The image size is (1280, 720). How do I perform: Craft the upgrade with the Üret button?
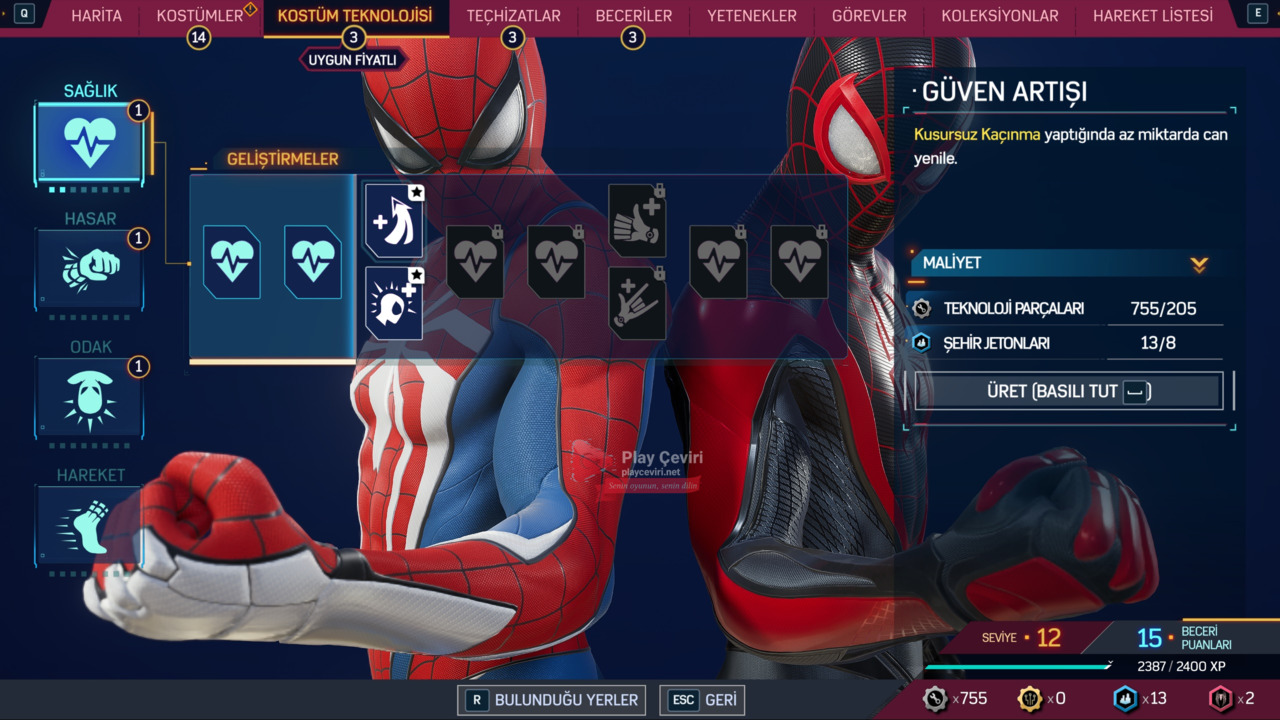(1068, 391)
